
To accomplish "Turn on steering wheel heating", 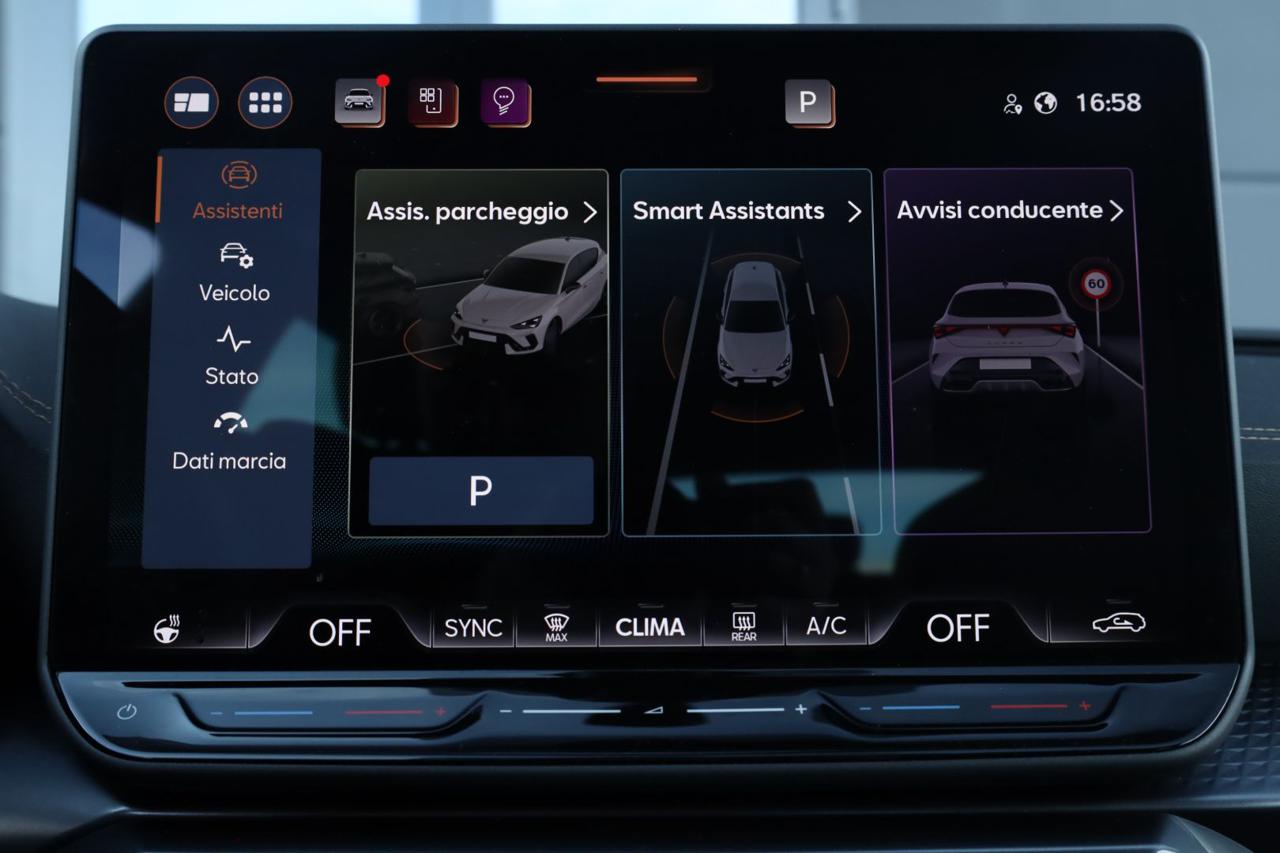I will tap(167, 629).
